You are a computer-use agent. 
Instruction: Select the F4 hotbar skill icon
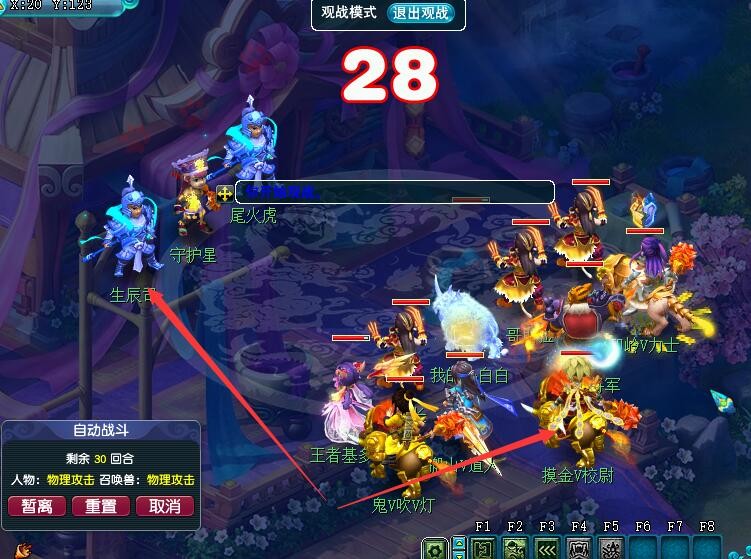click(x=579, y=548)
